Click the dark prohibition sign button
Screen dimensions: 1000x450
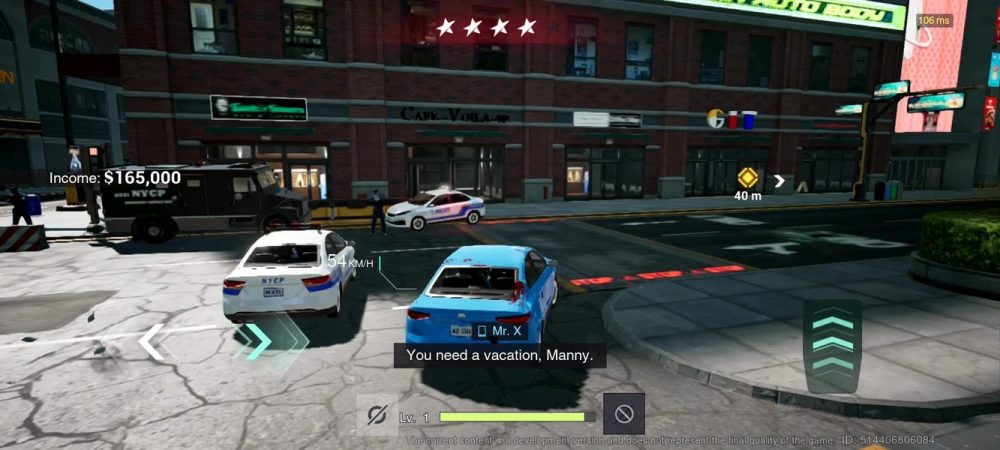(623, 414)
